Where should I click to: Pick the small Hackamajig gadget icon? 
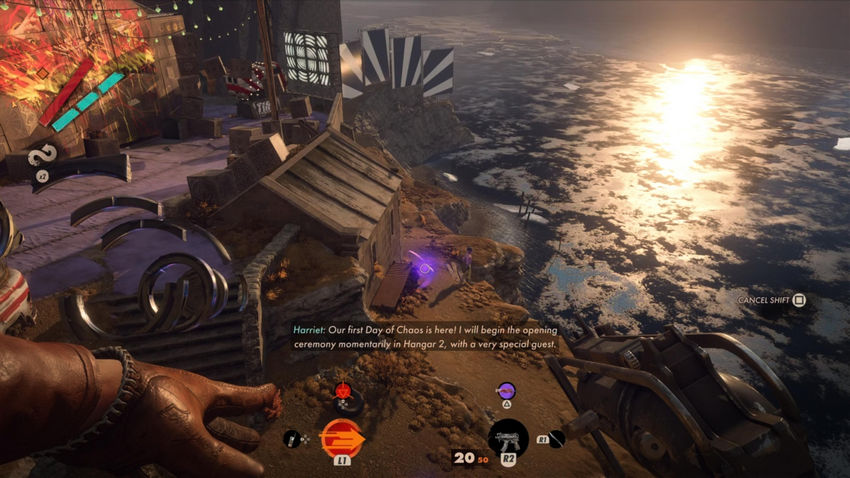point(292,437)
